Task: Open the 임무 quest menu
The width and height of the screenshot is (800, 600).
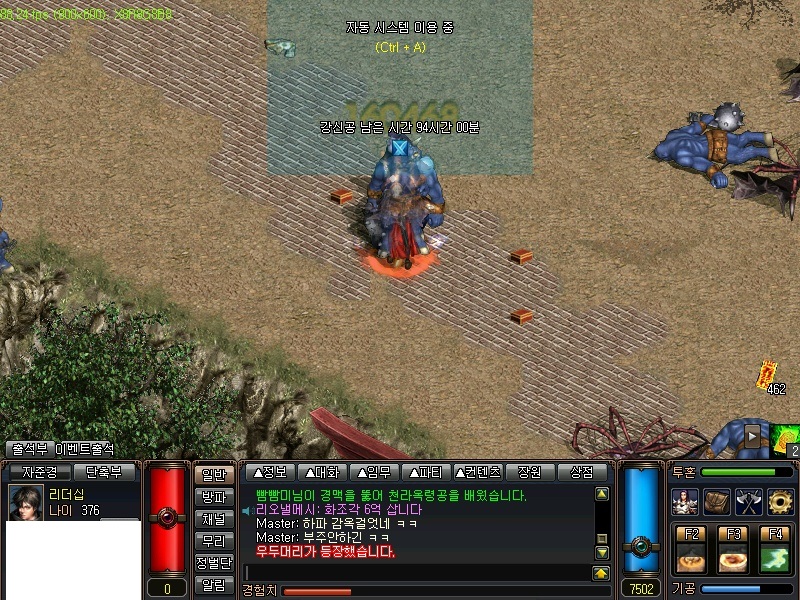Action: point(374,472)
